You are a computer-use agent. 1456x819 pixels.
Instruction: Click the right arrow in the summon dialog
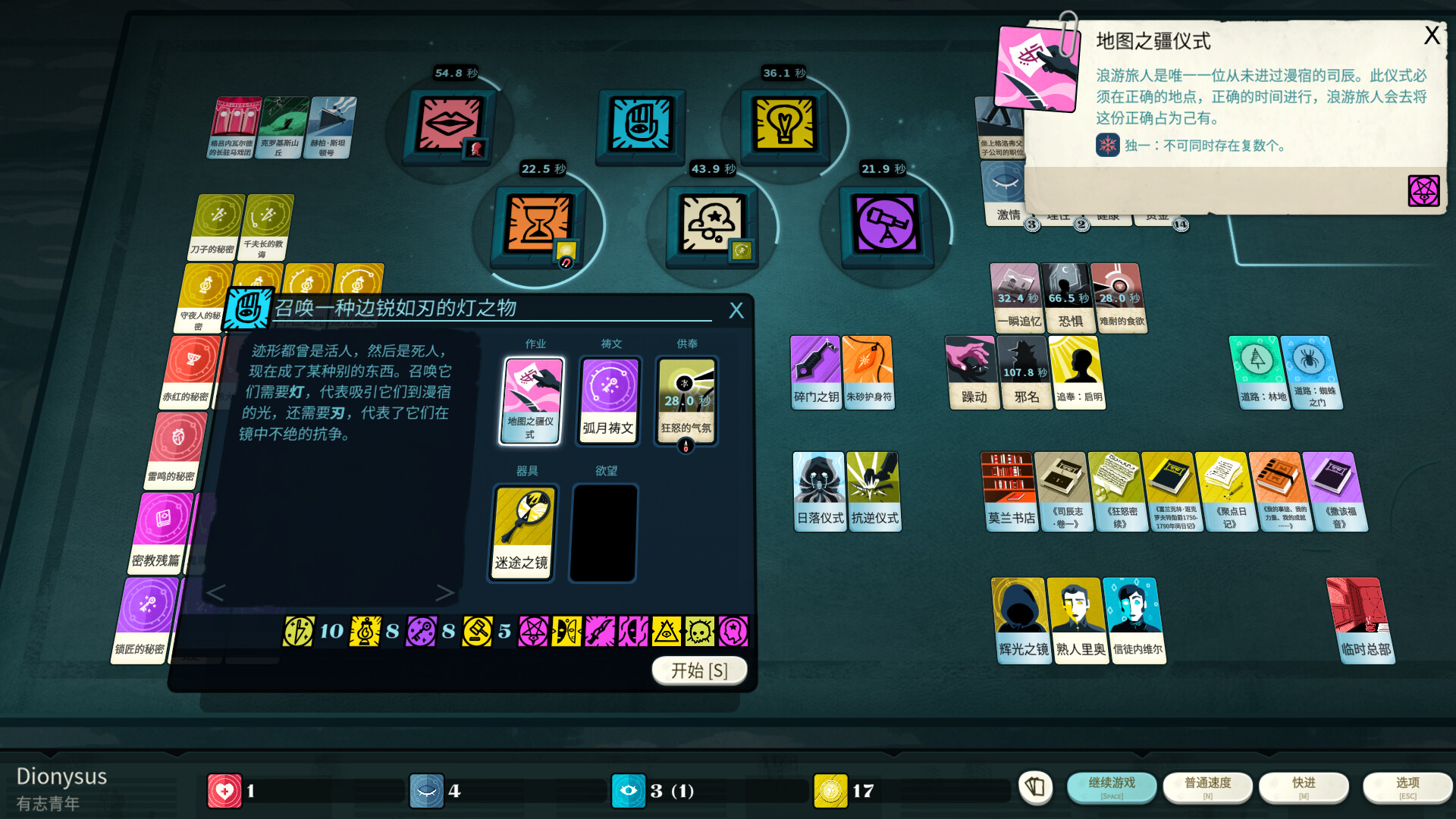tap(446, 594)
